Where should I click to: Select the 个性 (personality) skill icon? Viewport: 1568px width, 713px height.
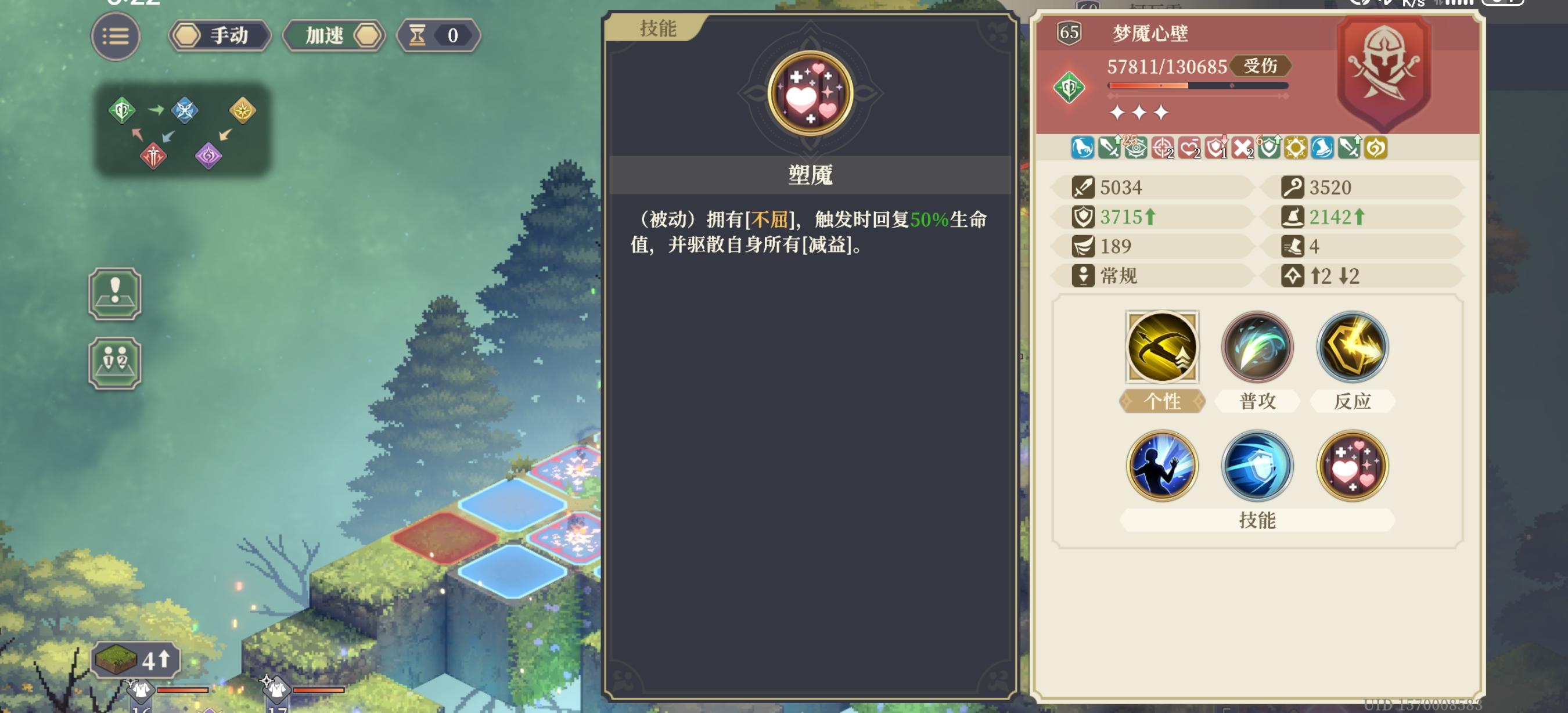coord(1161,347)
